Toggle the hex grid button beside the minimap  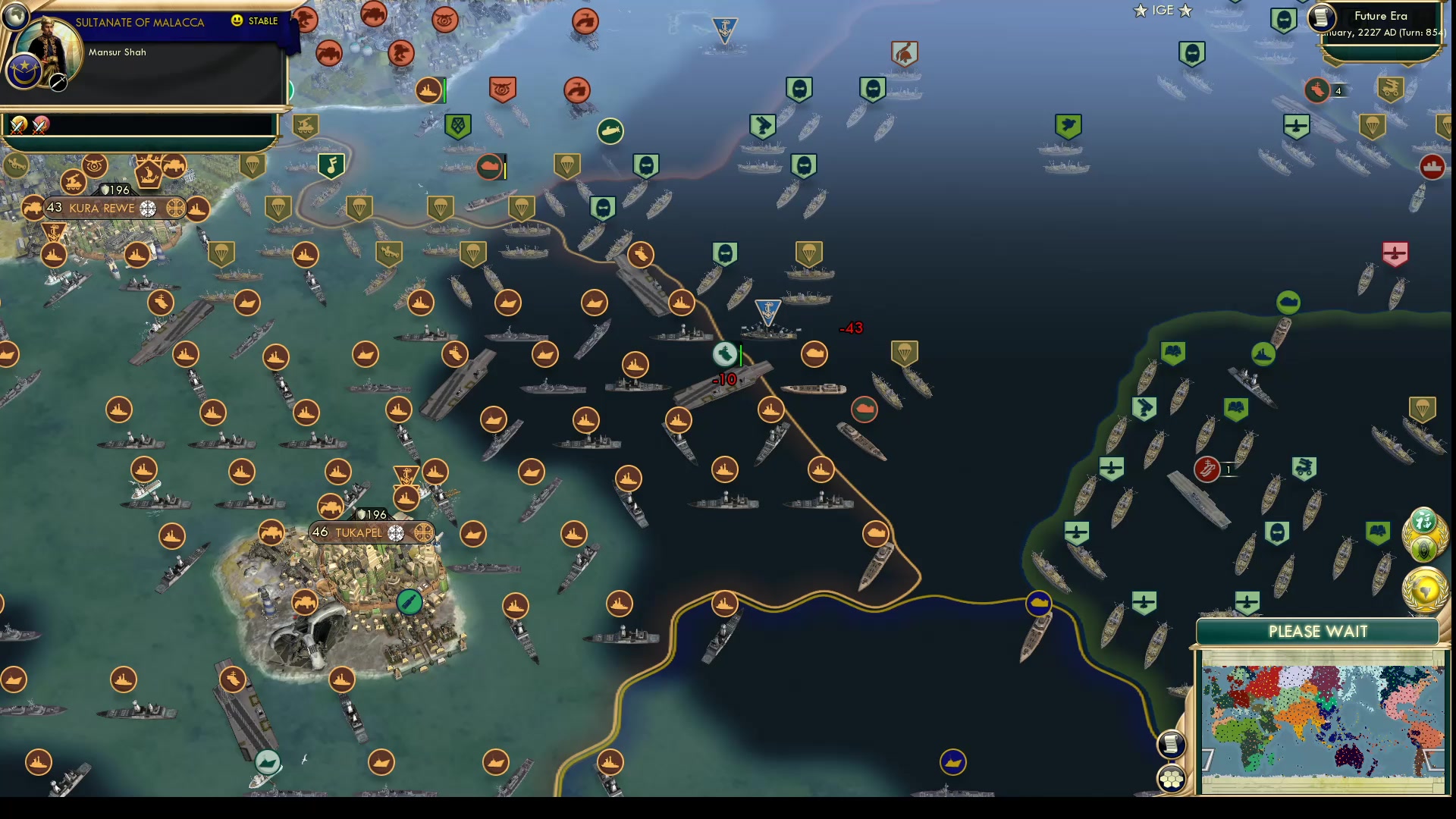[1171, 777]
